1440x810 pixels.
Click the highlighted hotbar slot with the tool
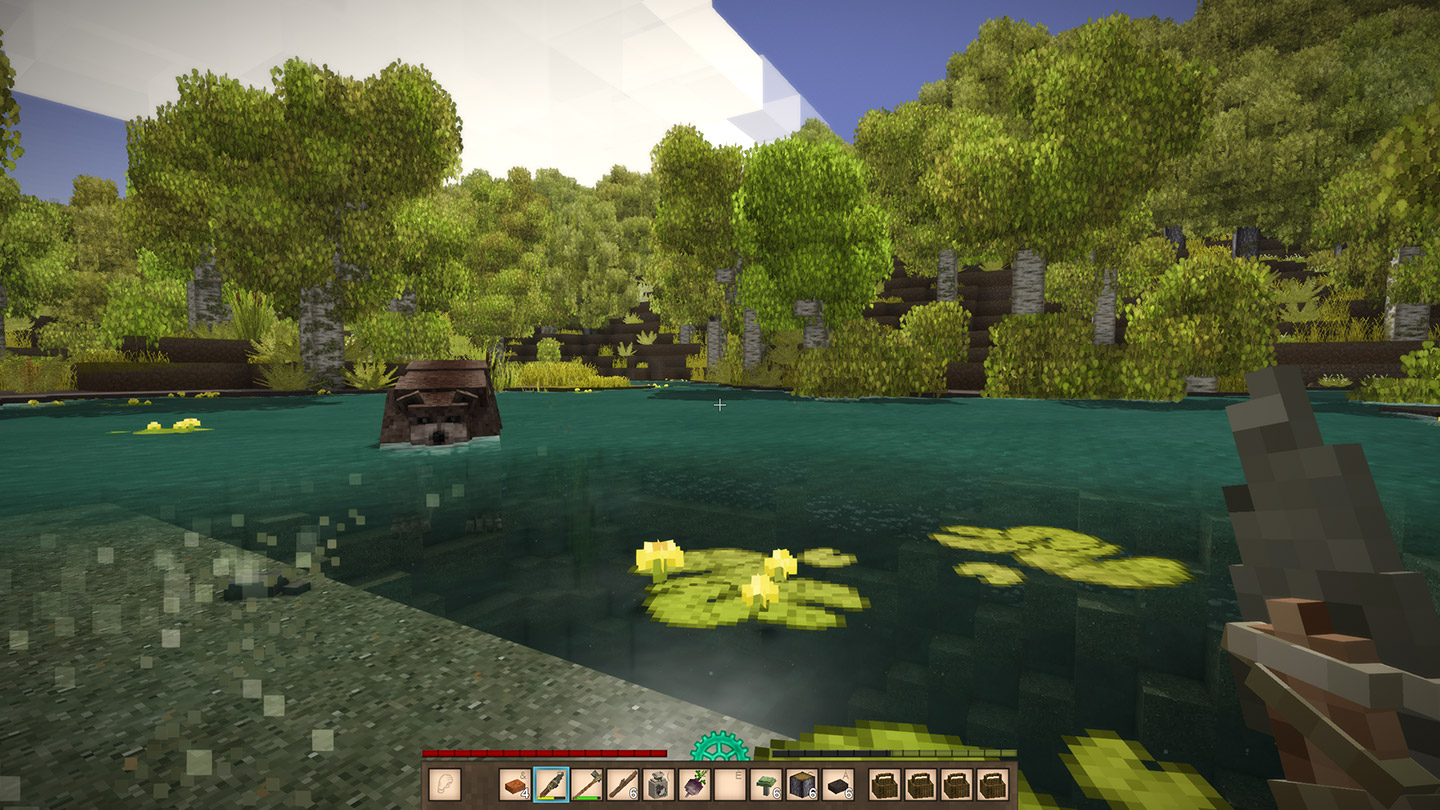(x=551, y=784)
